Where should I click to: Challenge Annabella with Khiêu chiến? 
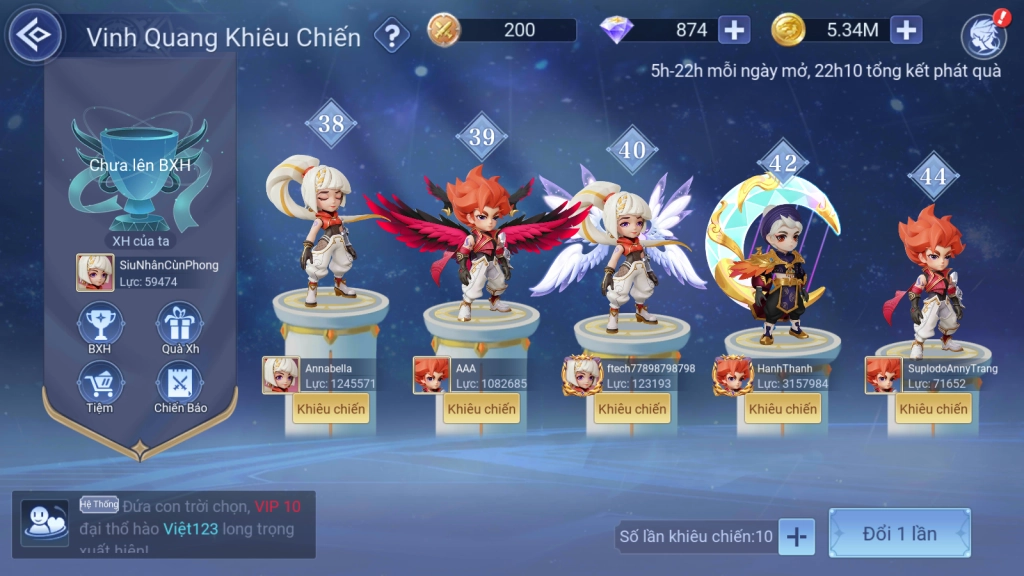331,408
